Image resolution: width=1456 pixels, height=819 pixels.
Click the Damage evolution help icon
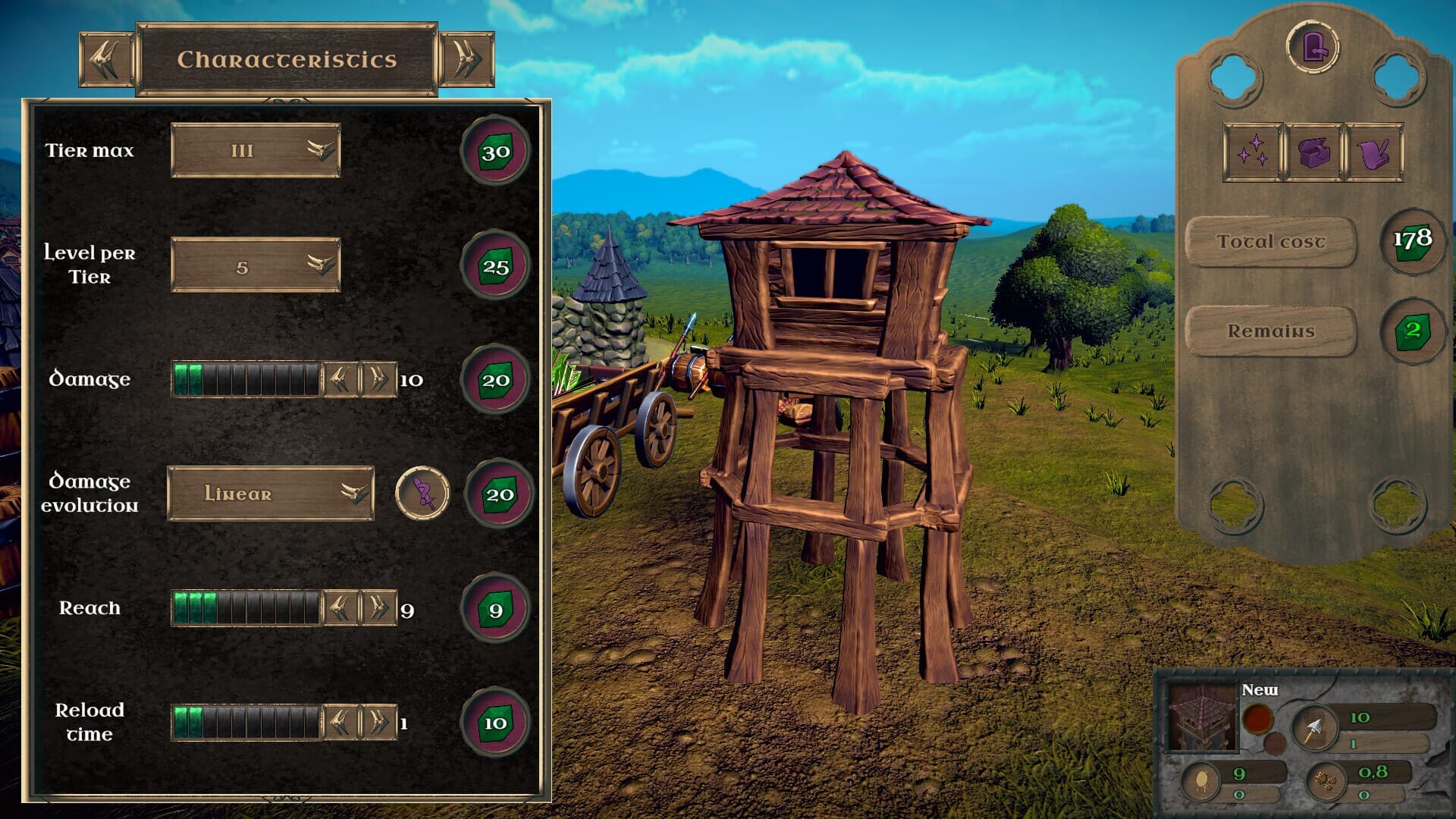[x=422, y=494]
